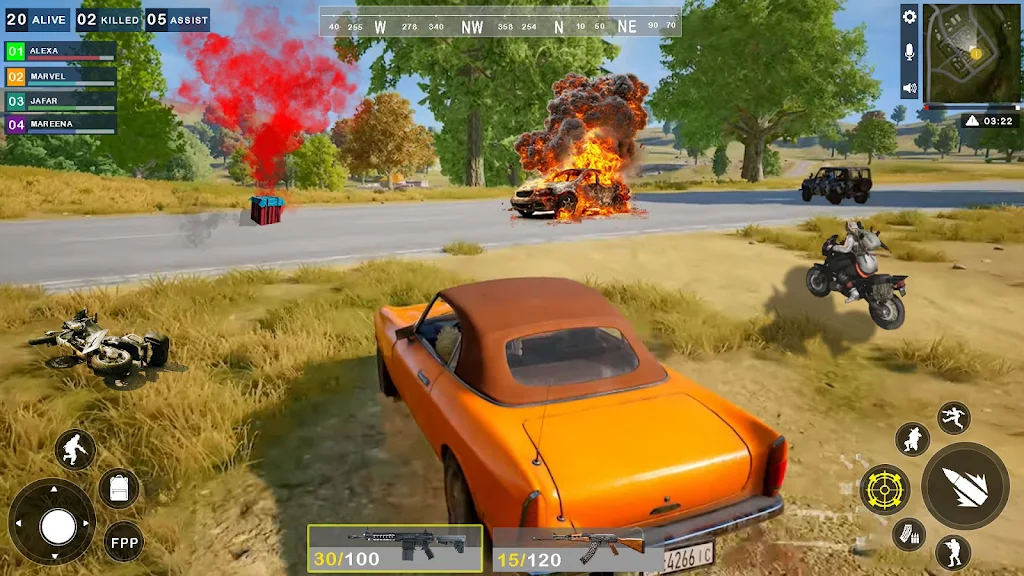1024x576 pixels.
Task: Switch view with the FPP button
Action: click(124, 542)
